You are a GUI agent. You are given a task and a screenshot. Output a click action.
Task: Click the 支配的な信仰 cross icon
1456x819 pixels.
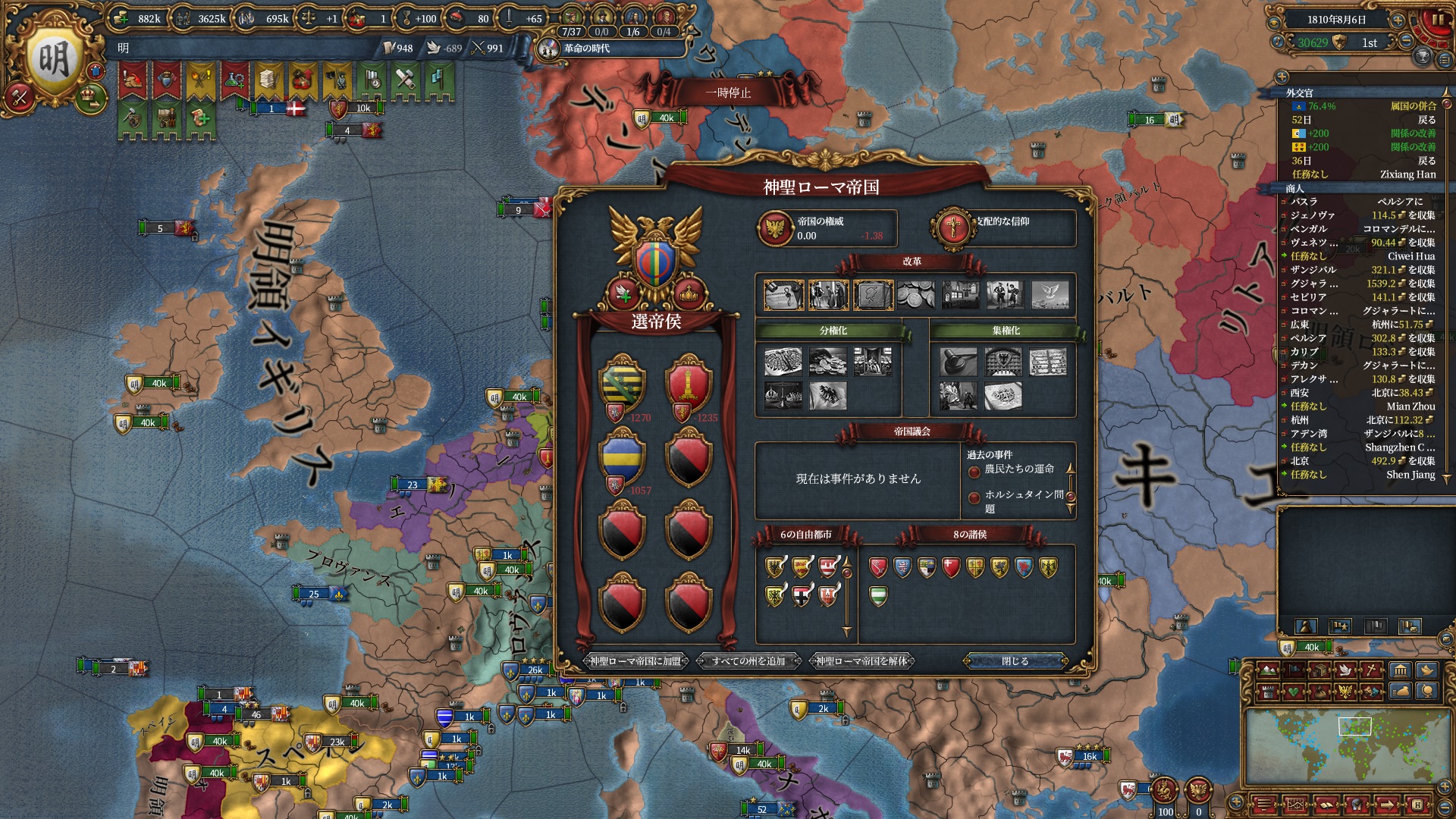pyautogui.click(x=952, y=227)
